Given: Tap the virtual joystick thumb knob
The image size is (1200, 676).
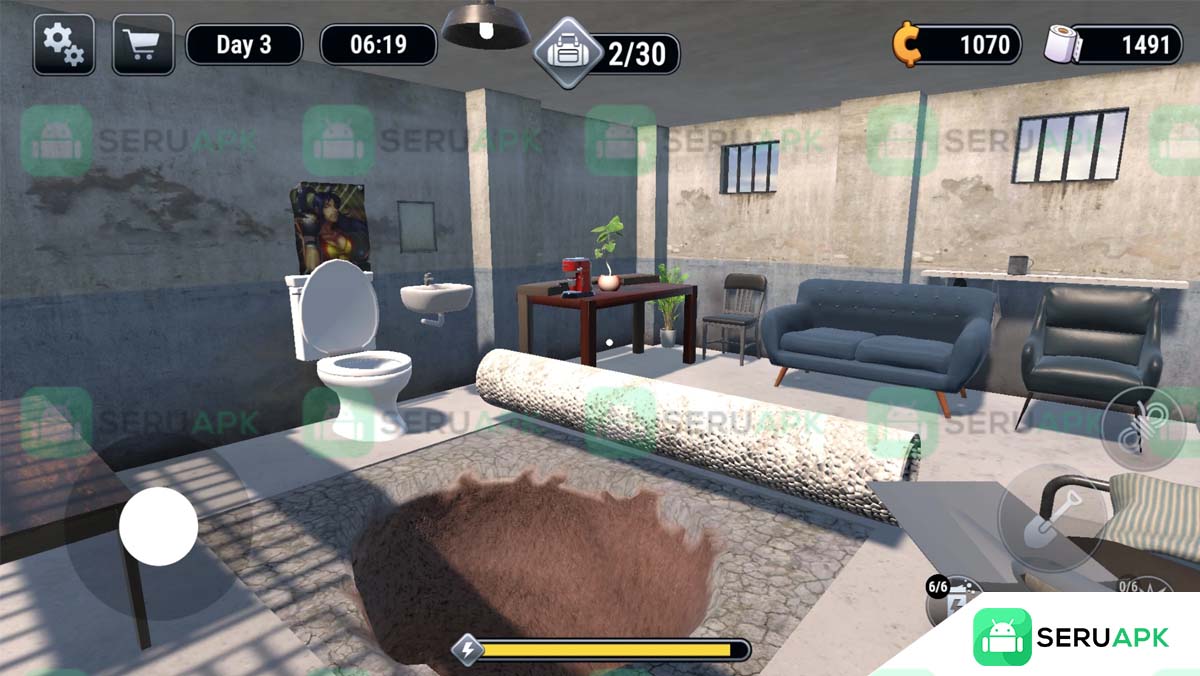Looking at the screenshot, I should pos(158,526).
